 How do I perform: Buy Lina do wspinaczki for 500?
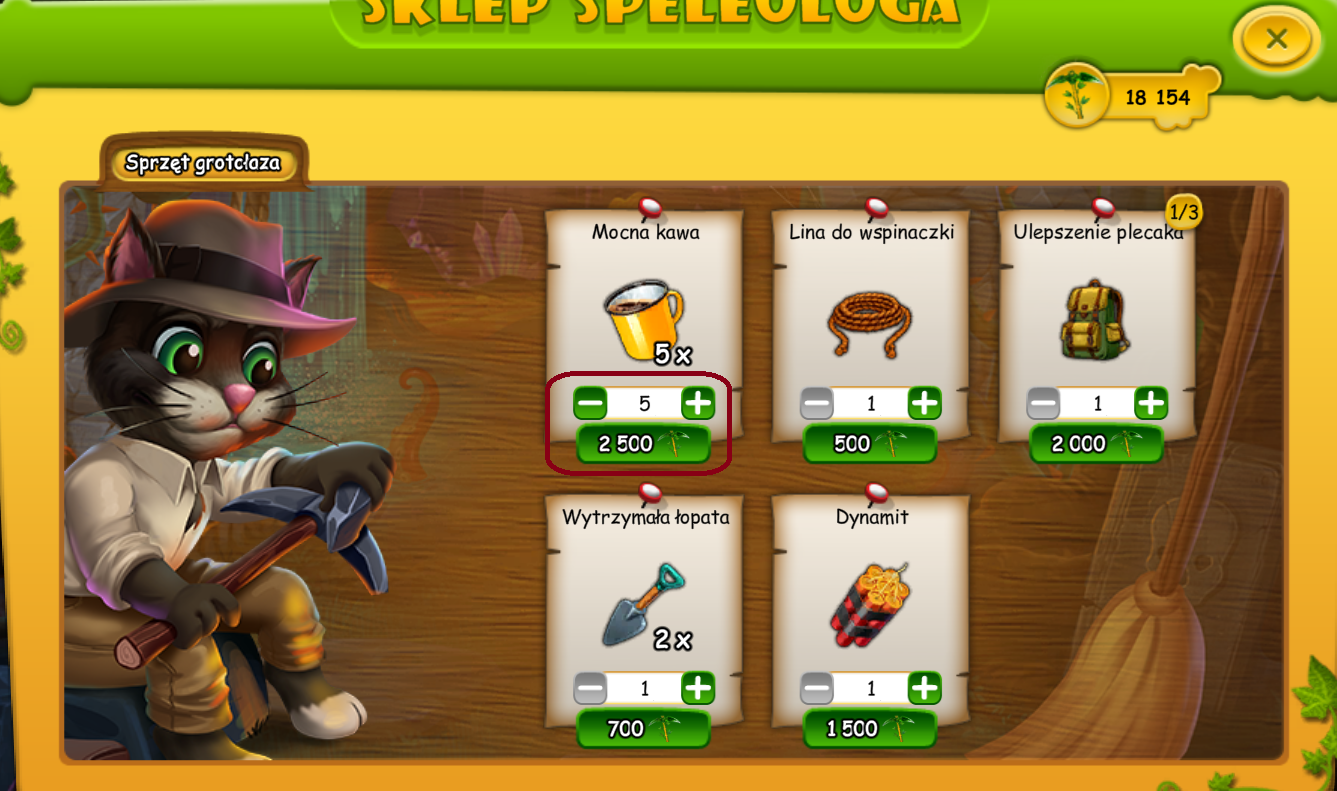pyautogui.click(x=870, y=444)
